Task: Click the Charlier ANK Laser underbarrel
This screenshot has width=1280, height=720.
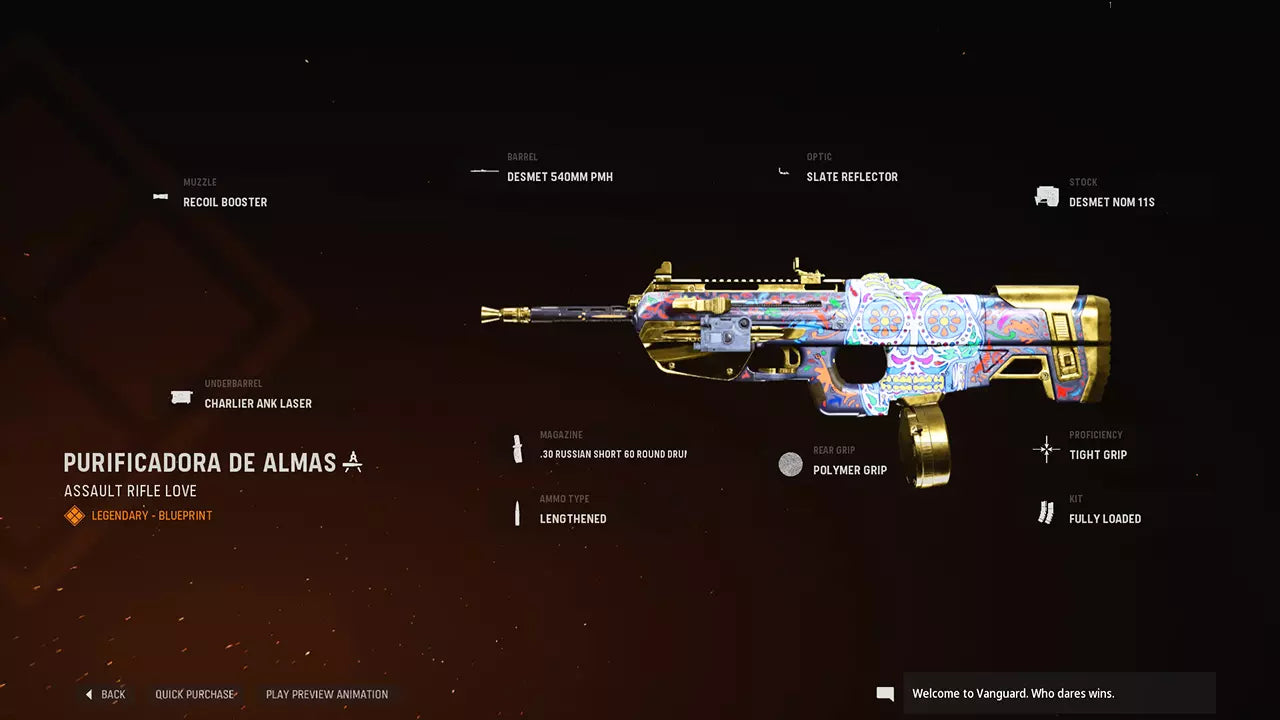Action: tap(257, 403)
